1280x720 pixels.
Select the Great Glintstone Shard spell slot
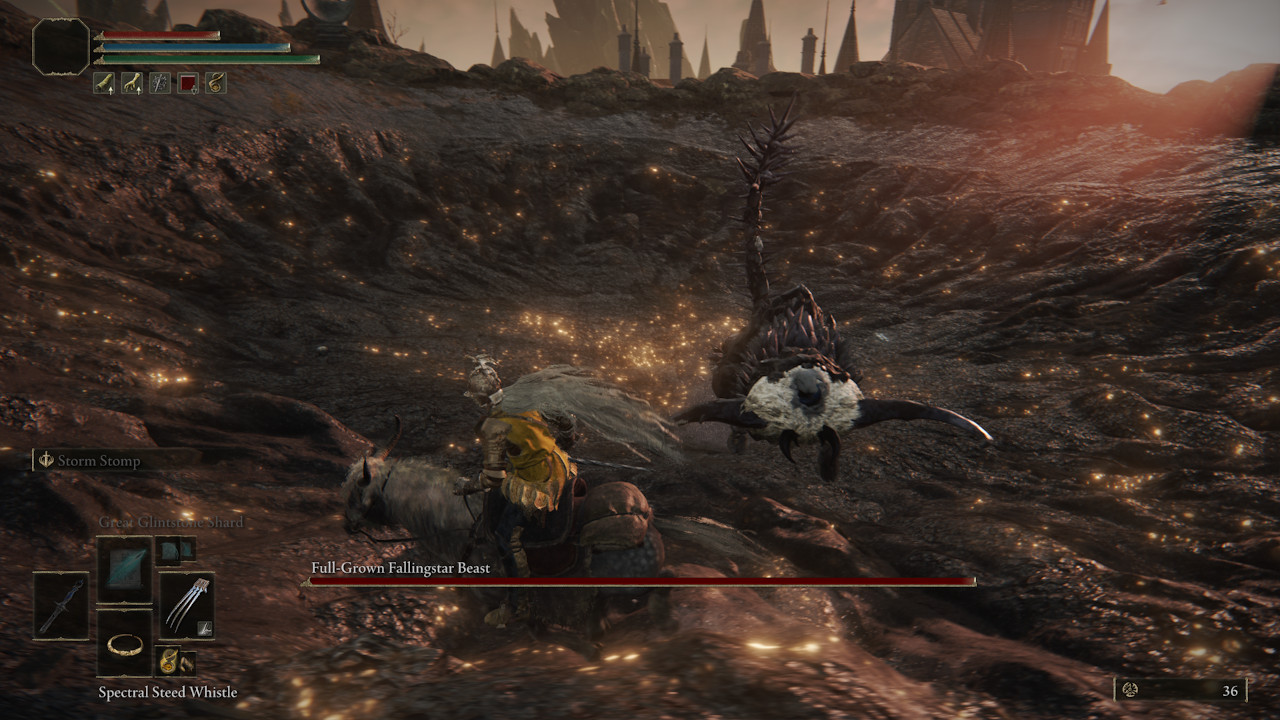click(x=125, y=569)
